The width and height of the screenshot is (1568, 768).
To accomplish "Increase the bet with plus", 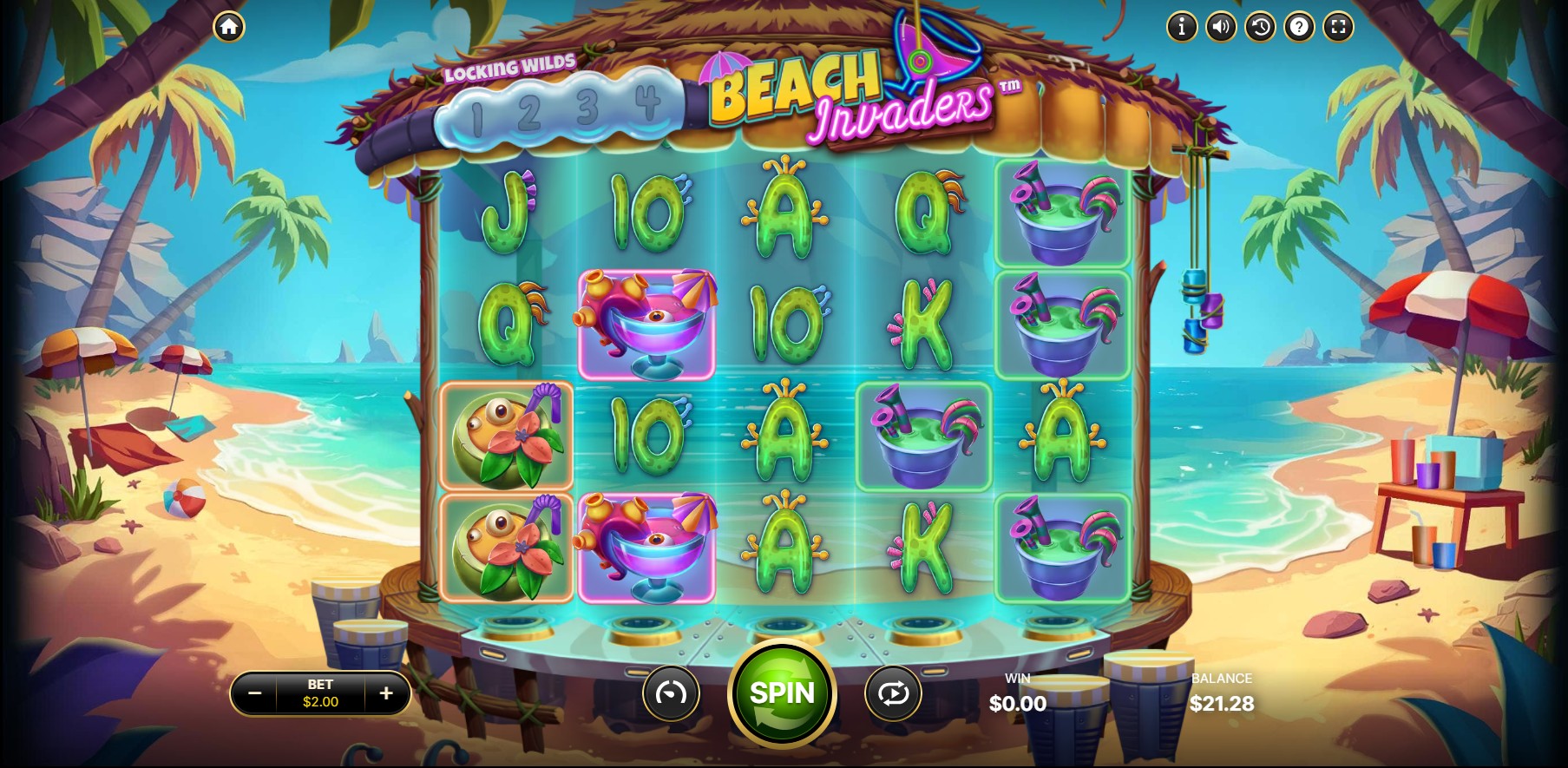I will coord(387,693).
